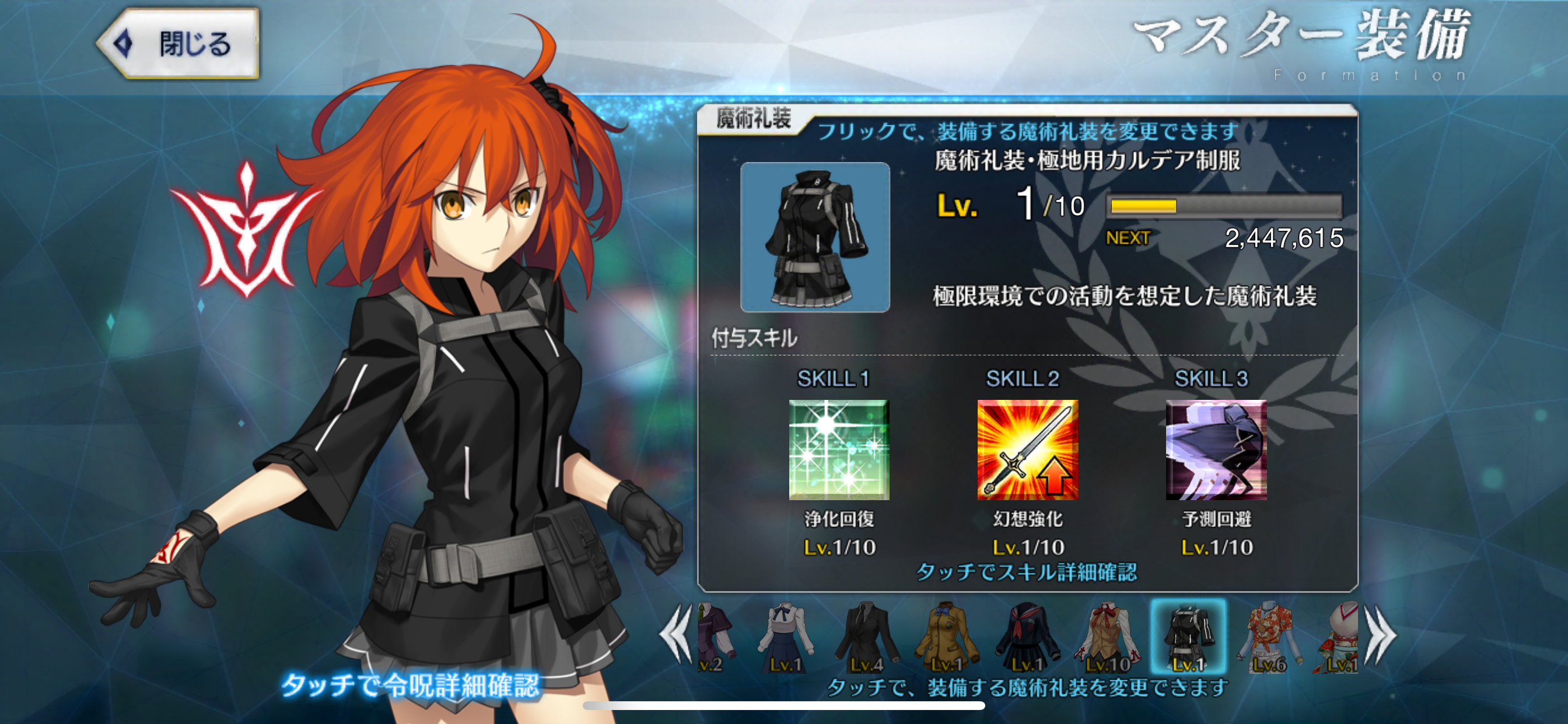The height and width of the screenshot is (724, 1568).
Task: Select the floral kimono outfit thumbnail
Action: [1339, 637]
